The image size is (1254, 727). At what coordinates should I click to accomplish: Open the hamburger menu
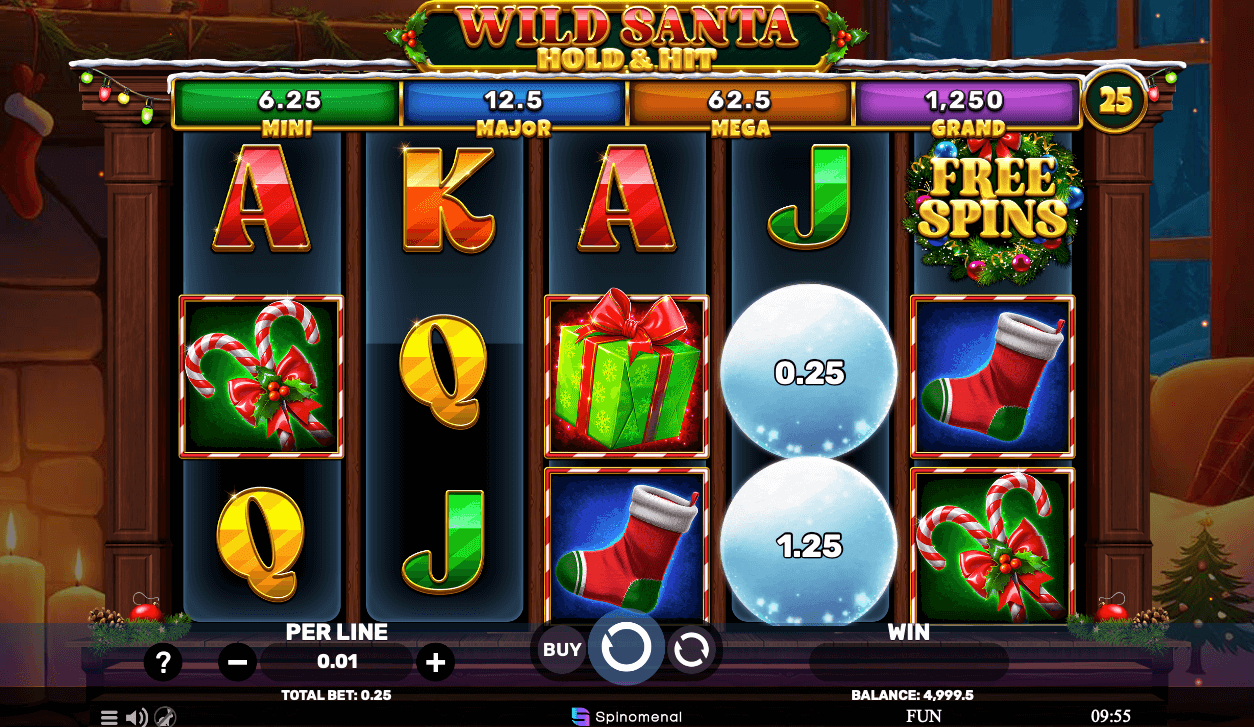(x=109, y=717)
